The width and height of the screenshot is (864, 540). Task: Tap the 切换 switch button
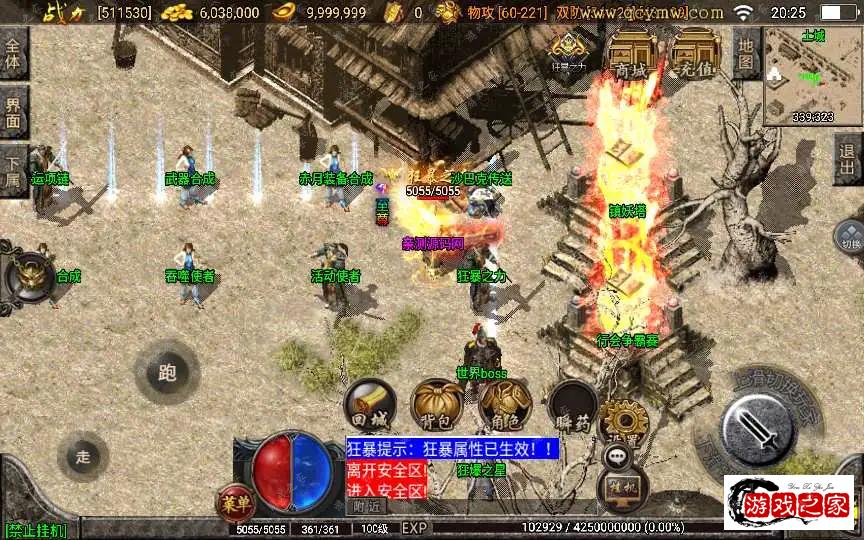coord(849,238)
